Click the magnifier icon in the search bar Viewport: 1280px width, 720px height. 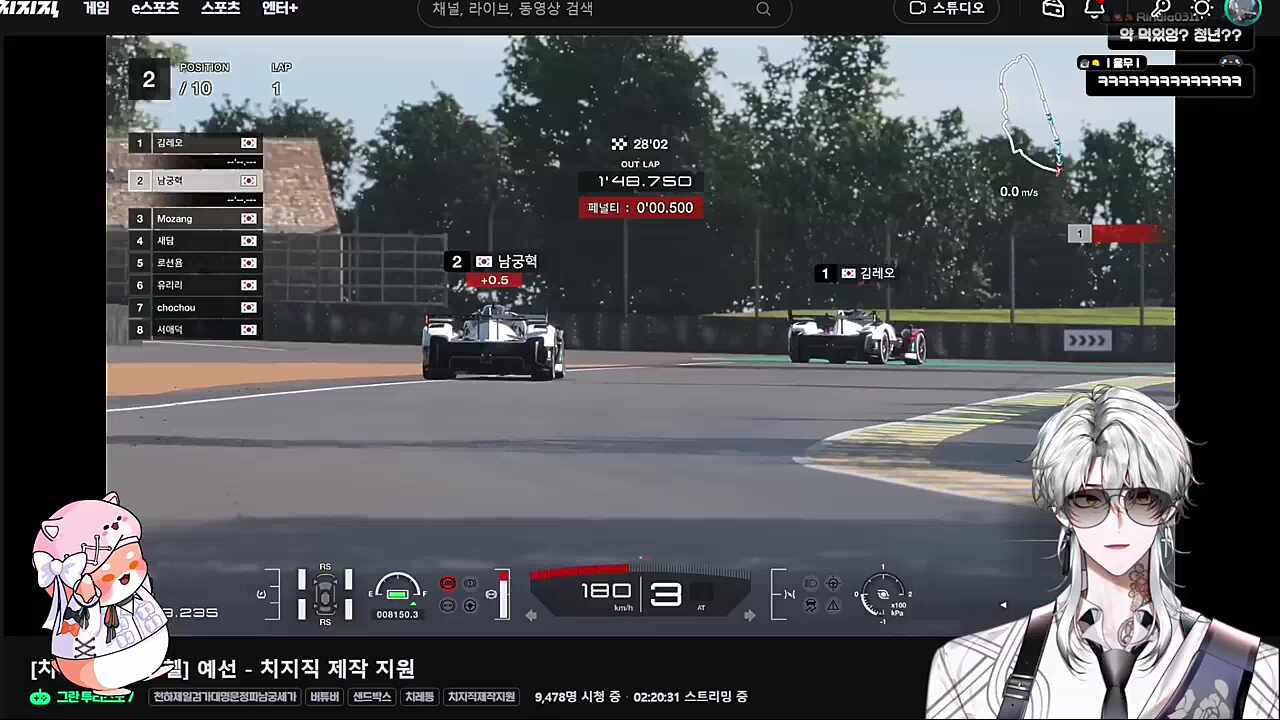[x=763, y=9]
